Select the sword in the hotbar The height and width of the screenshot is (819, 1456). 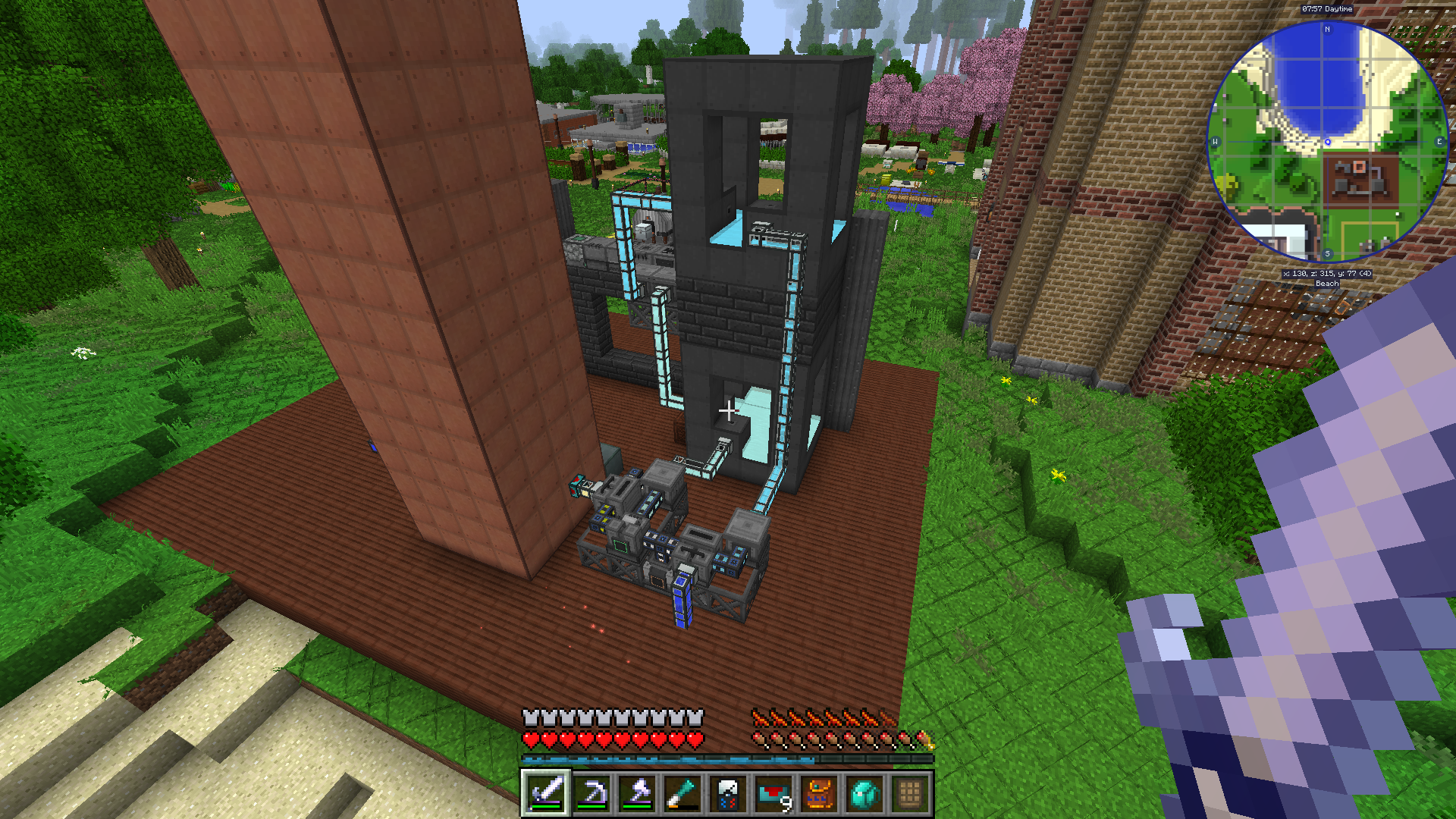point(545,793)
